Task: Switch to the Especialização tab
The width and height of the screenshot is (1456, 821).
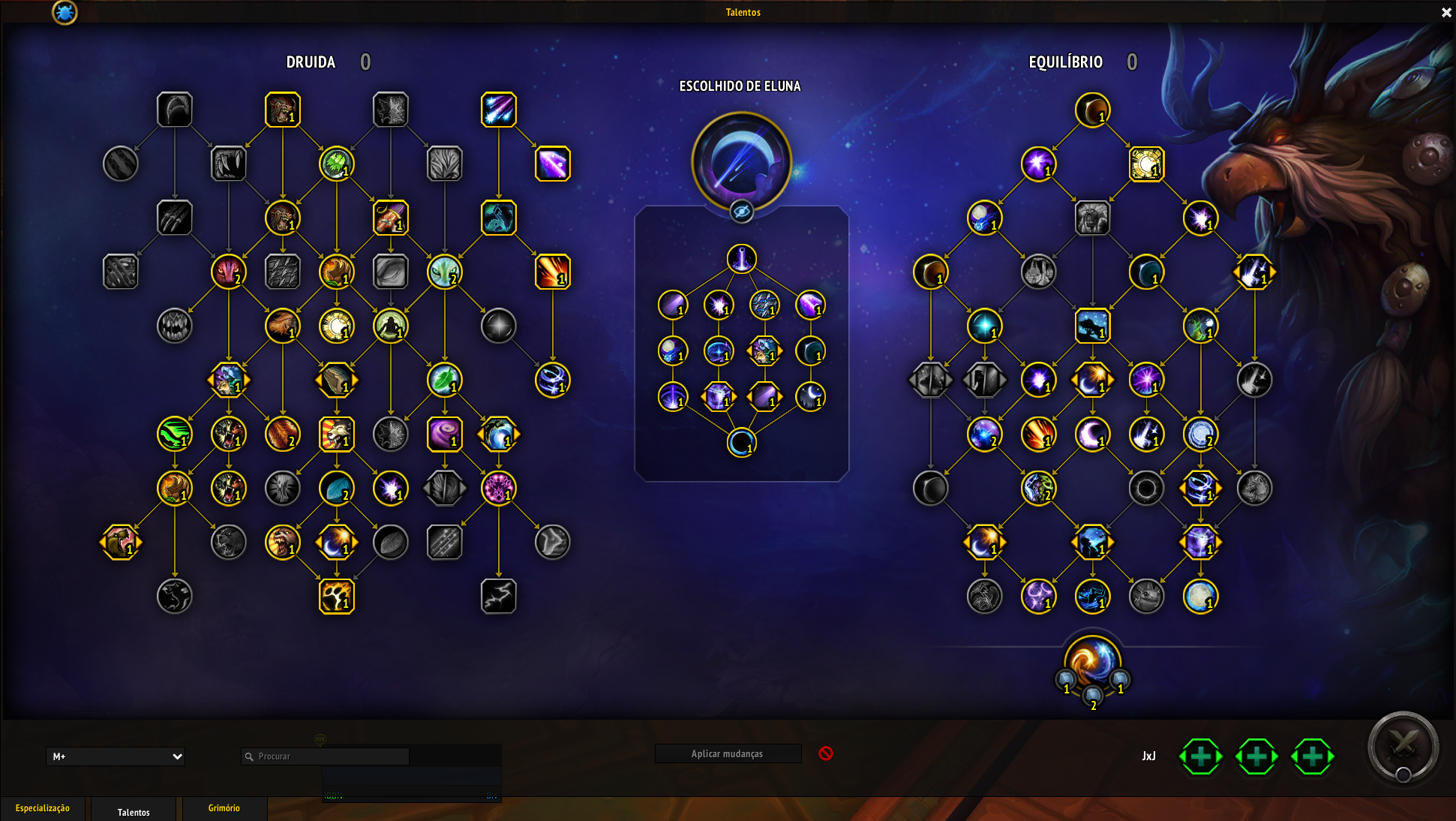Action: pos(43,808)
